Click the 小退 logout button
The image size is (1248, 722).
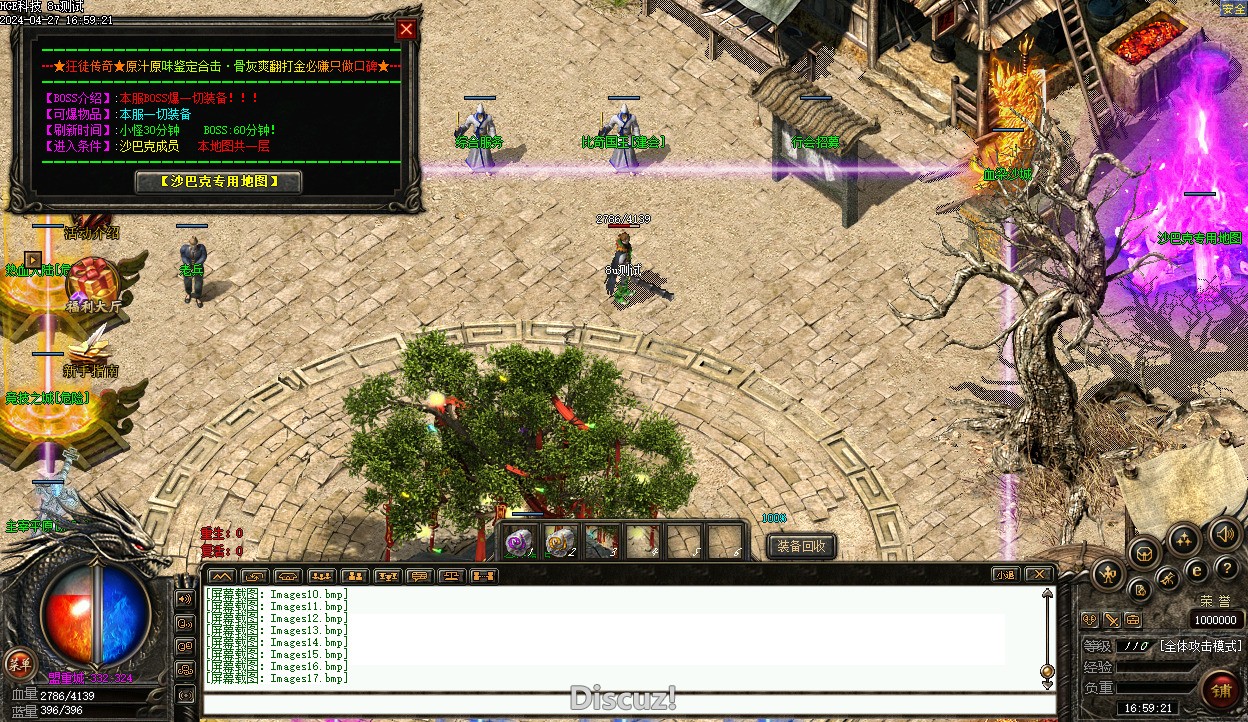point(1006,574)
